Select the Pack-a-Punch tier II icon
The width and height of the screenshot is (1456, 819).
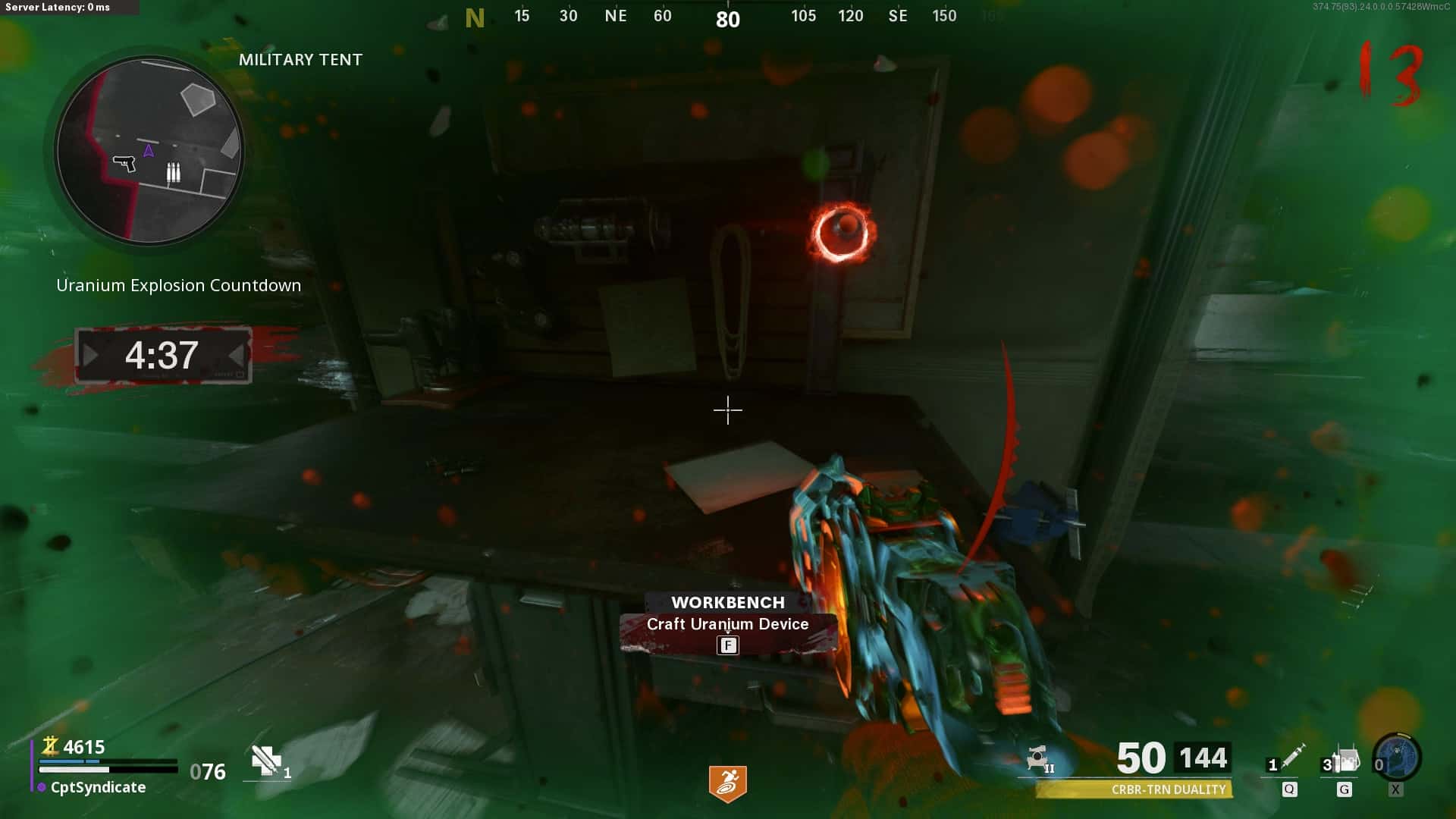[x=1040, y=758]
